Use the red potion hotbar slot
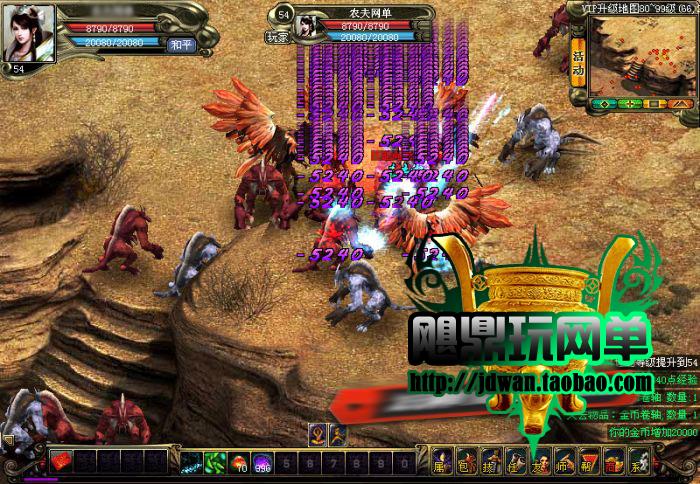 [240, 462]
